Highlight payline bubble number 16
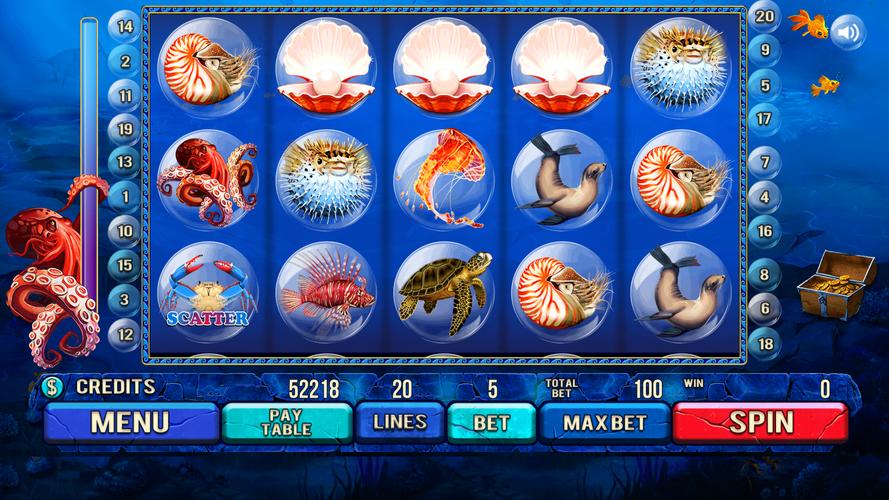This screenshot has height=500, width=889. (x=765, y=231)
